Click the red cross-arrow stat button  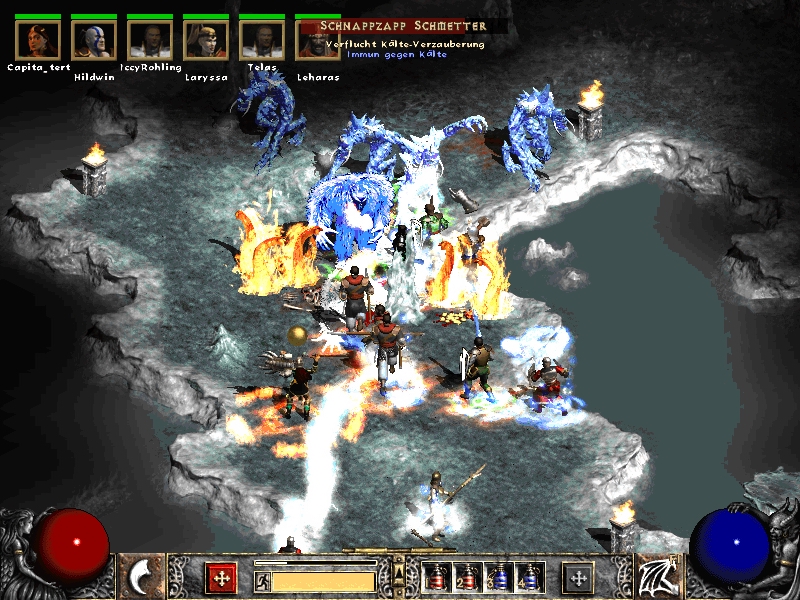220,578
